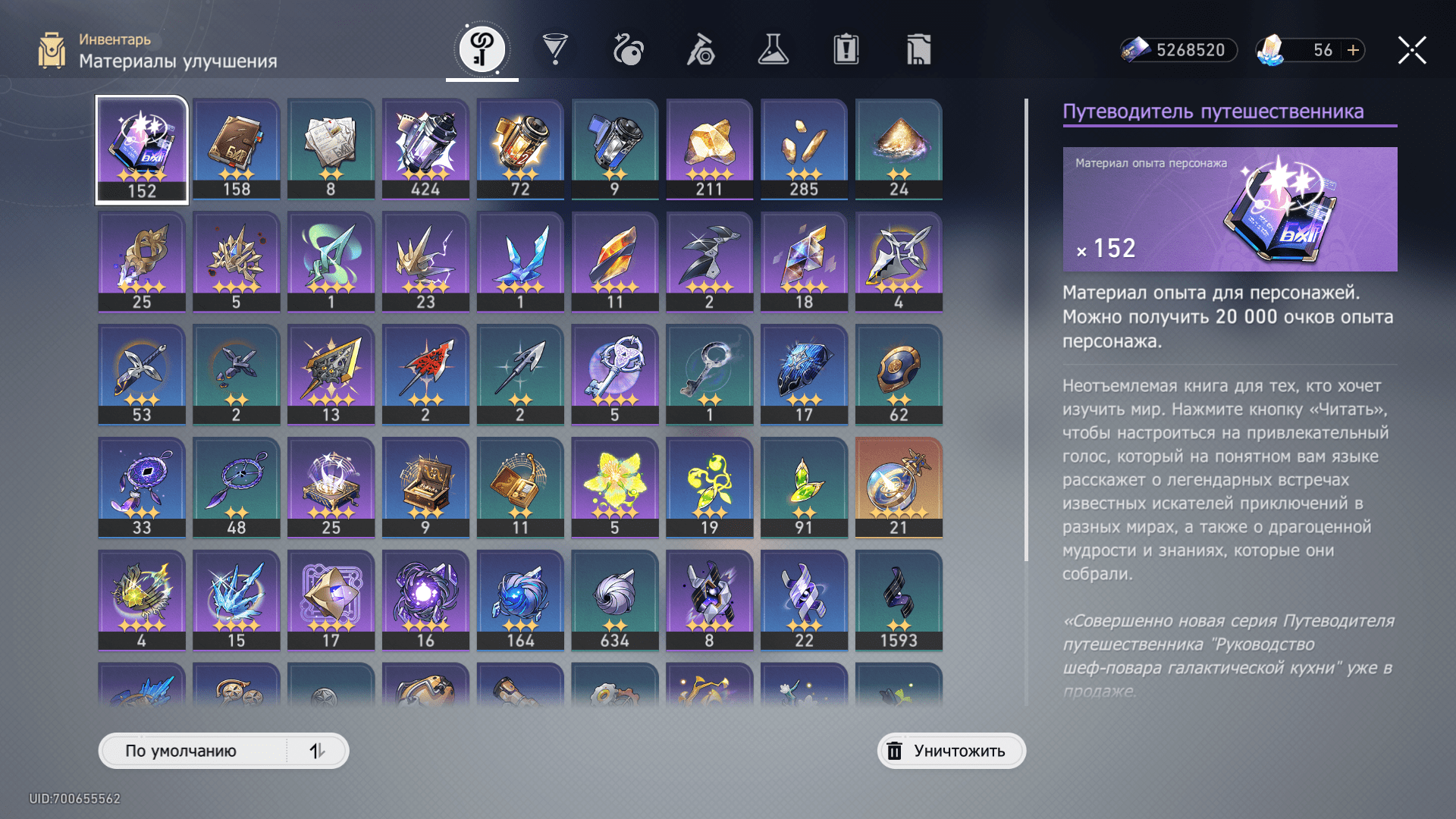This screenshot has width=1456, height=819.
Task: Select the brown journal item with 158
Action: pyautogui.click(x=237, y=149)
